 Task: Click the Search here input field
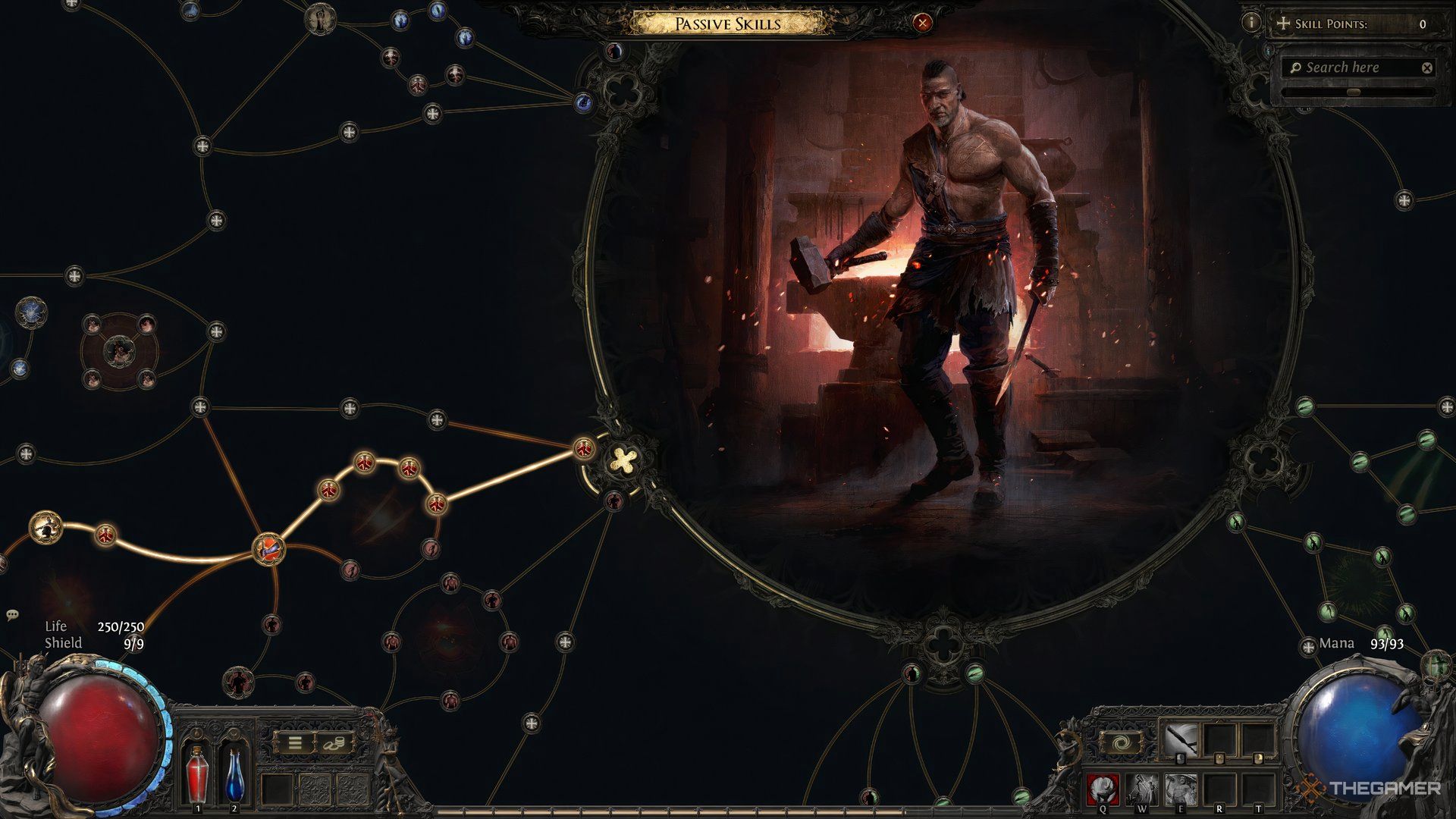point(1350,67)
